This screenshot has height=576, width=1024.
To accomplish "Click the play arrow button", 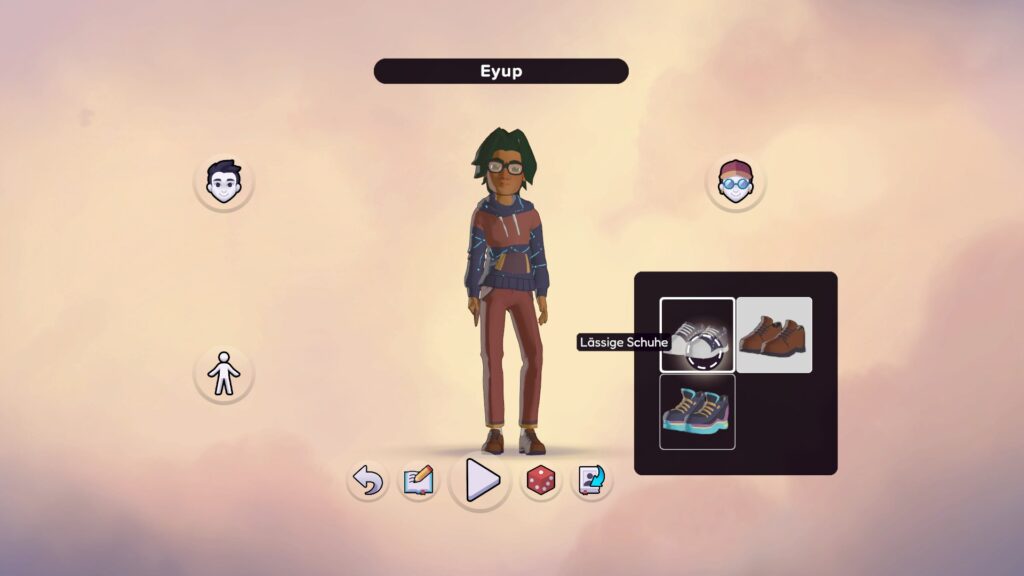I will pyautogui.click(x=481, y=481).
